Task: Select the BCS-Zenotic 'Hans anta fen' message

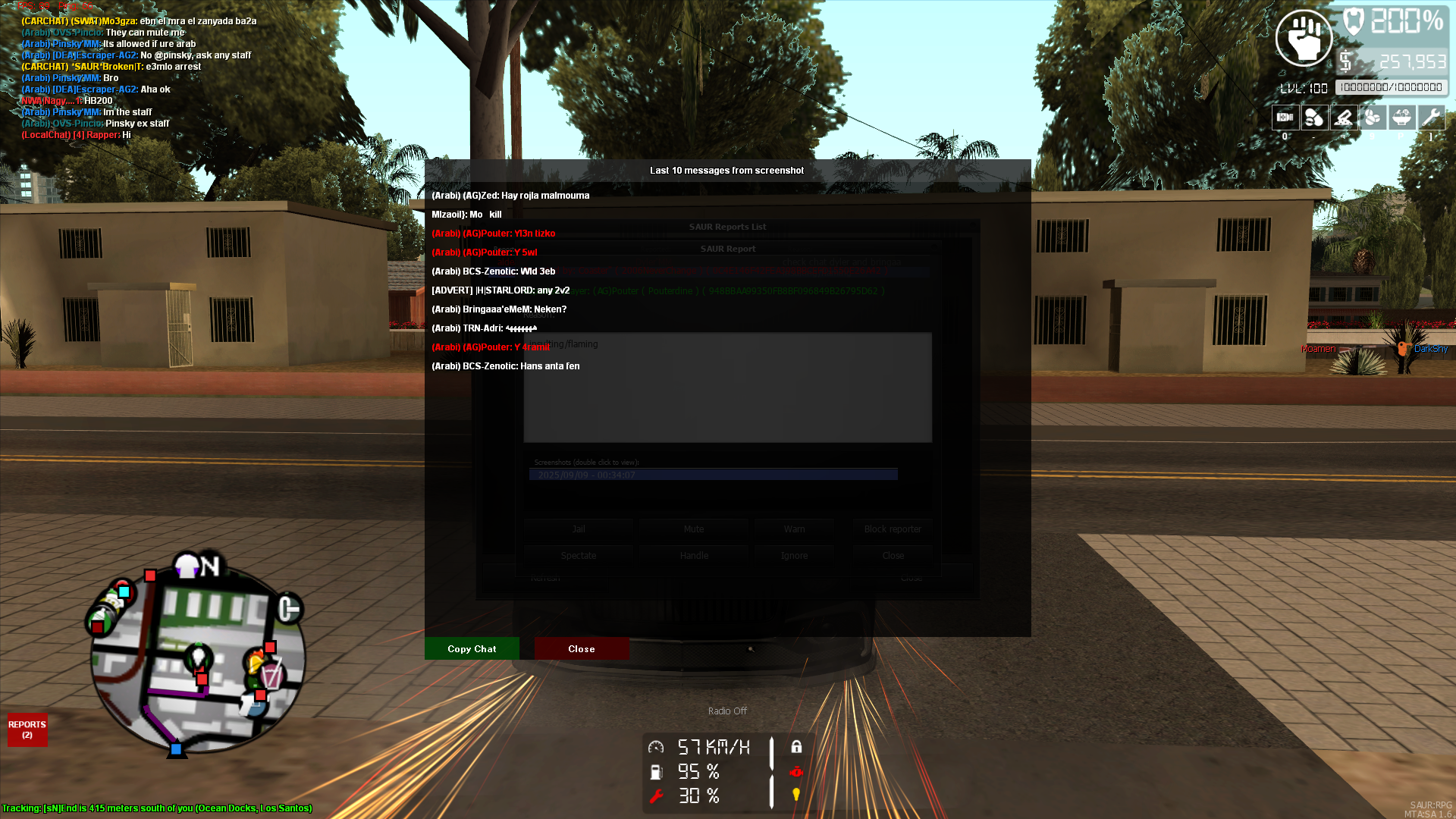Action: click(x=506, y=366)
